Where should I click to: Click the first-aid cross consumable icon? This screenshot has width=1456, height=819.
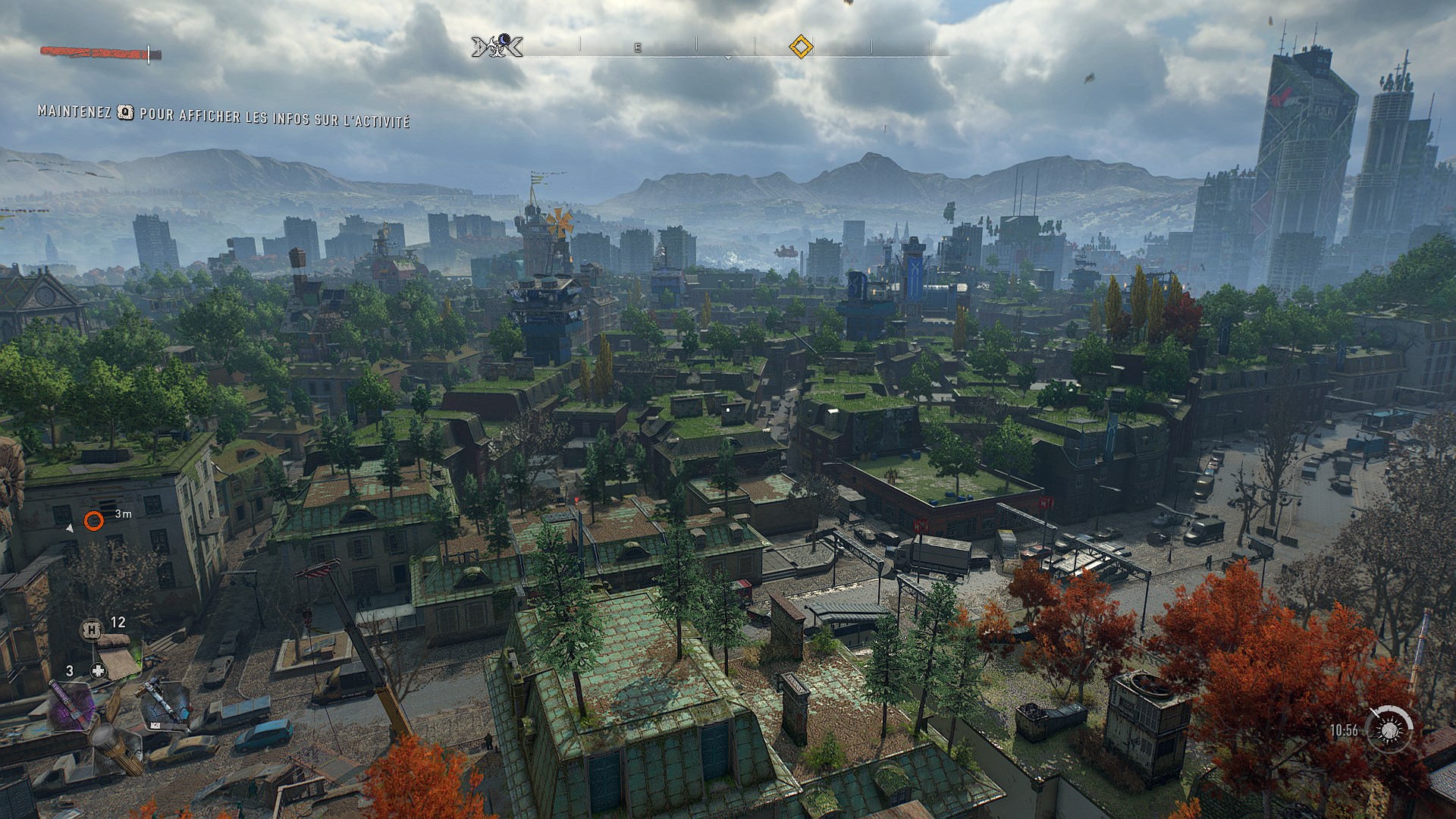(98, 670)
